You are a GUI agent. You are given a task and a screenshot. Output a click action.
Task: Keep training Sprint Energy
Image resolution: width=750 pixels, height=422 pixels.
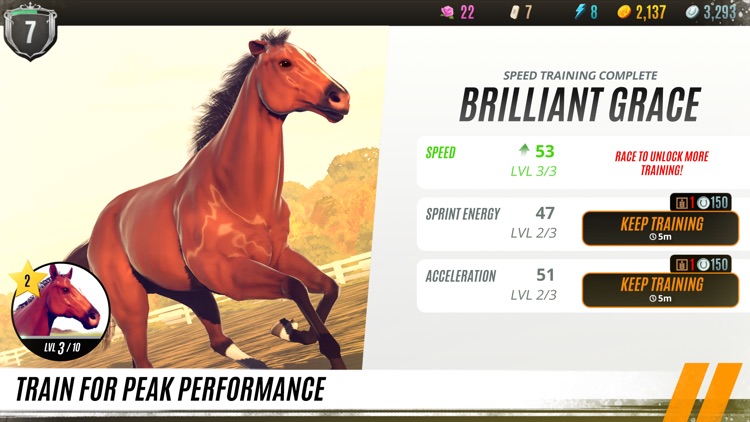tap(660, 229)
